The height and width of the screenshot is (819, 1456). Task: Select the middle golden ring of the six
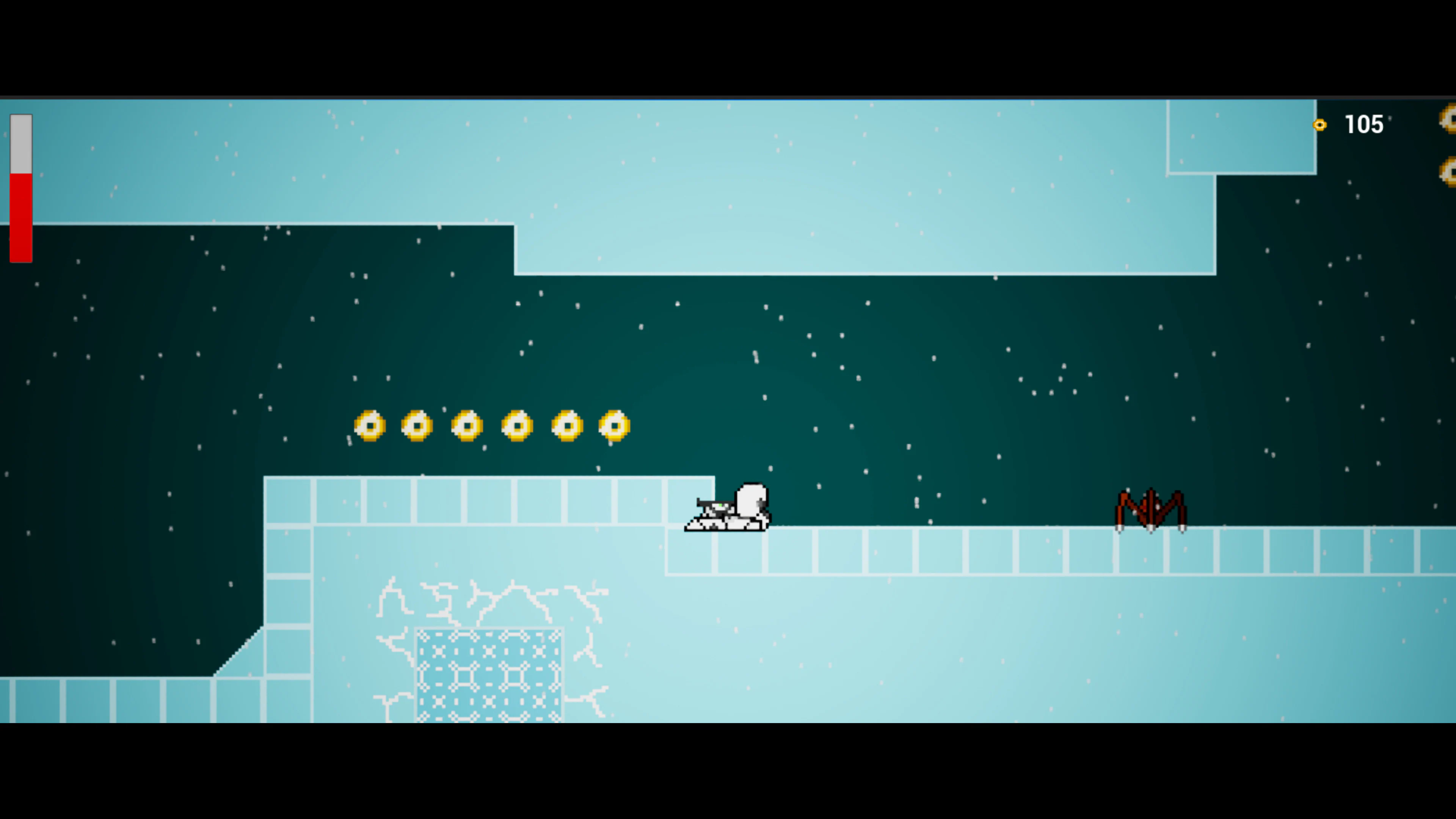click(466, 427)
